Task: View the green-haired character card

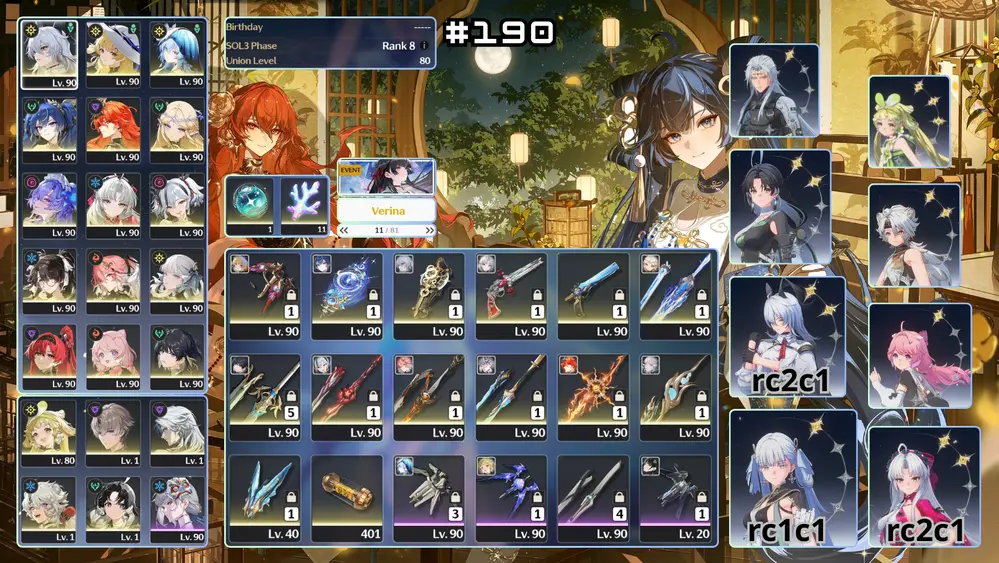Action: pos(908,122)
